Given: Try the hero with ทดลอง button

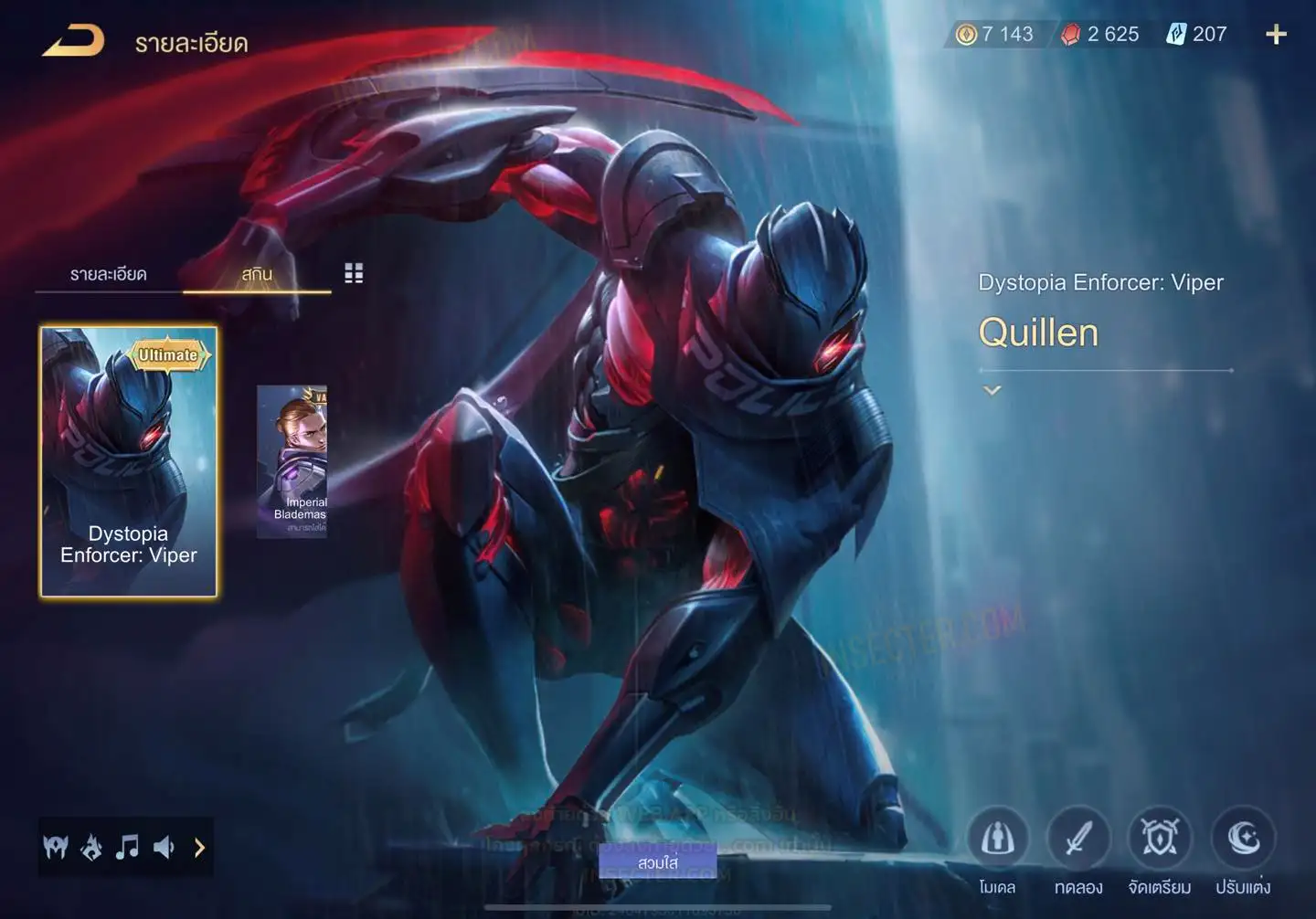Looking at the screenshot, I should click(x=1078, y=839).
